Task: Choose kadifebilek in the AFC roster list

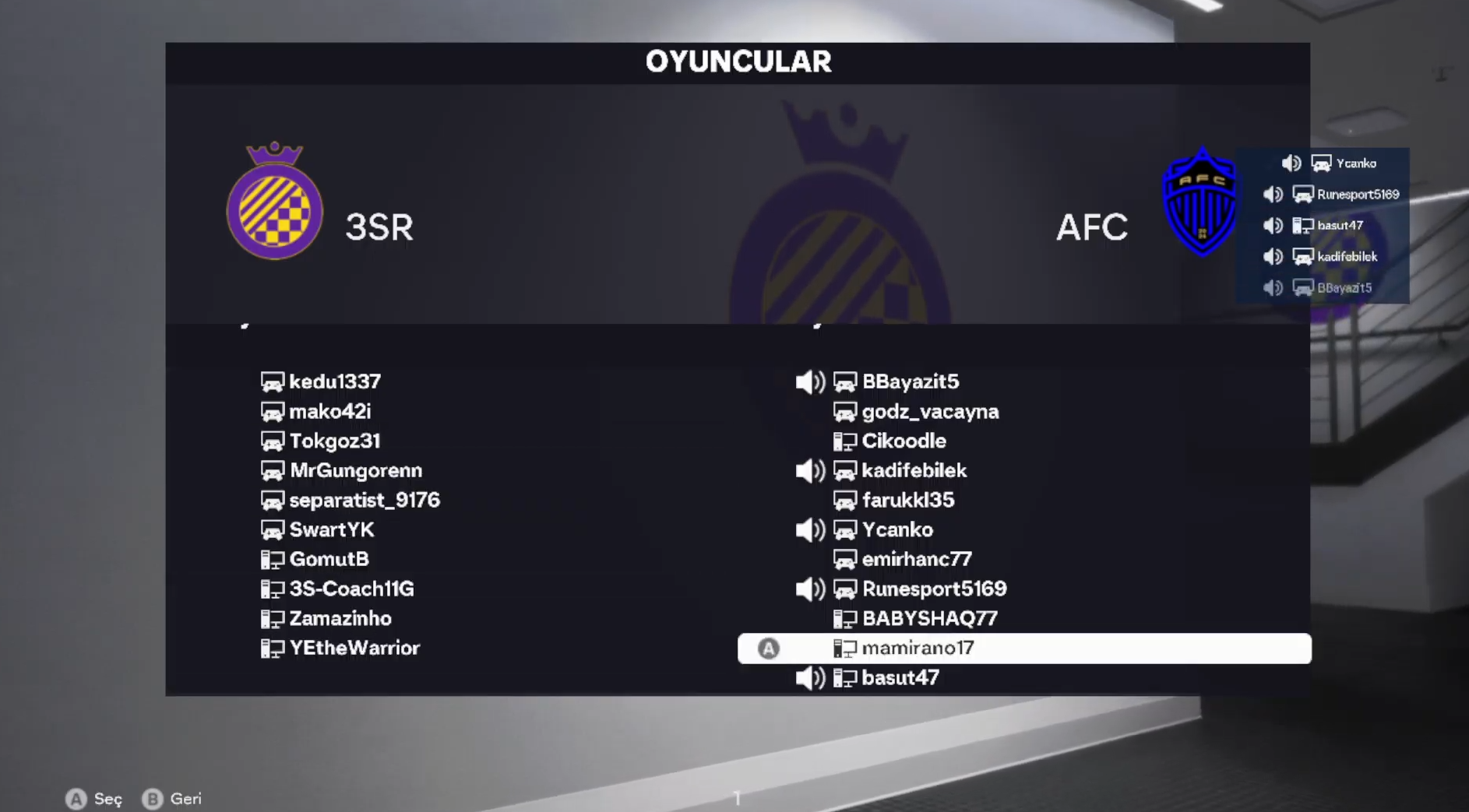Action: pos(914,470)
